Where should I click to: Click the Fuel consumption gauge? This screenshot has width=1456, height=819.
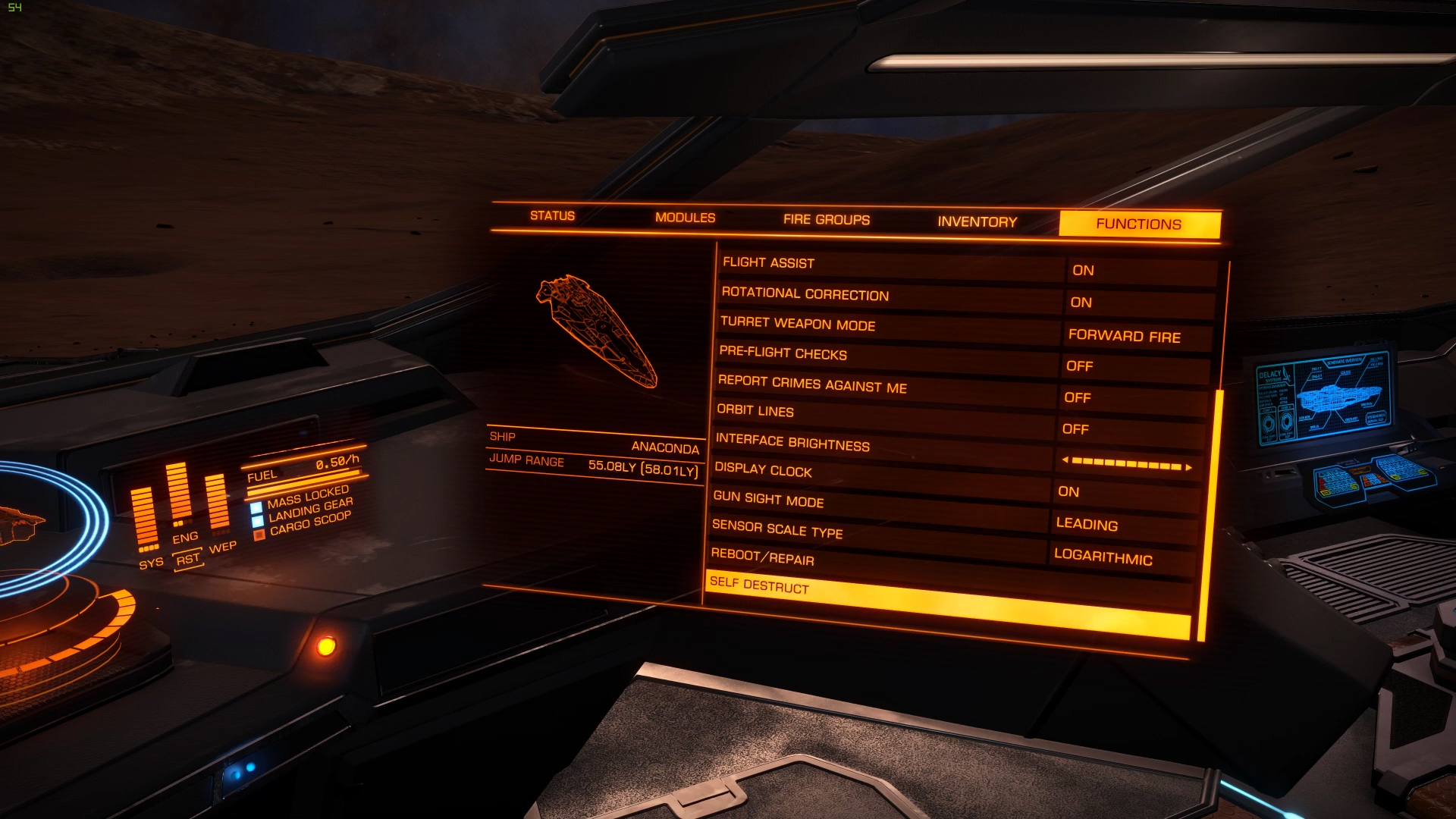point(303,468)
